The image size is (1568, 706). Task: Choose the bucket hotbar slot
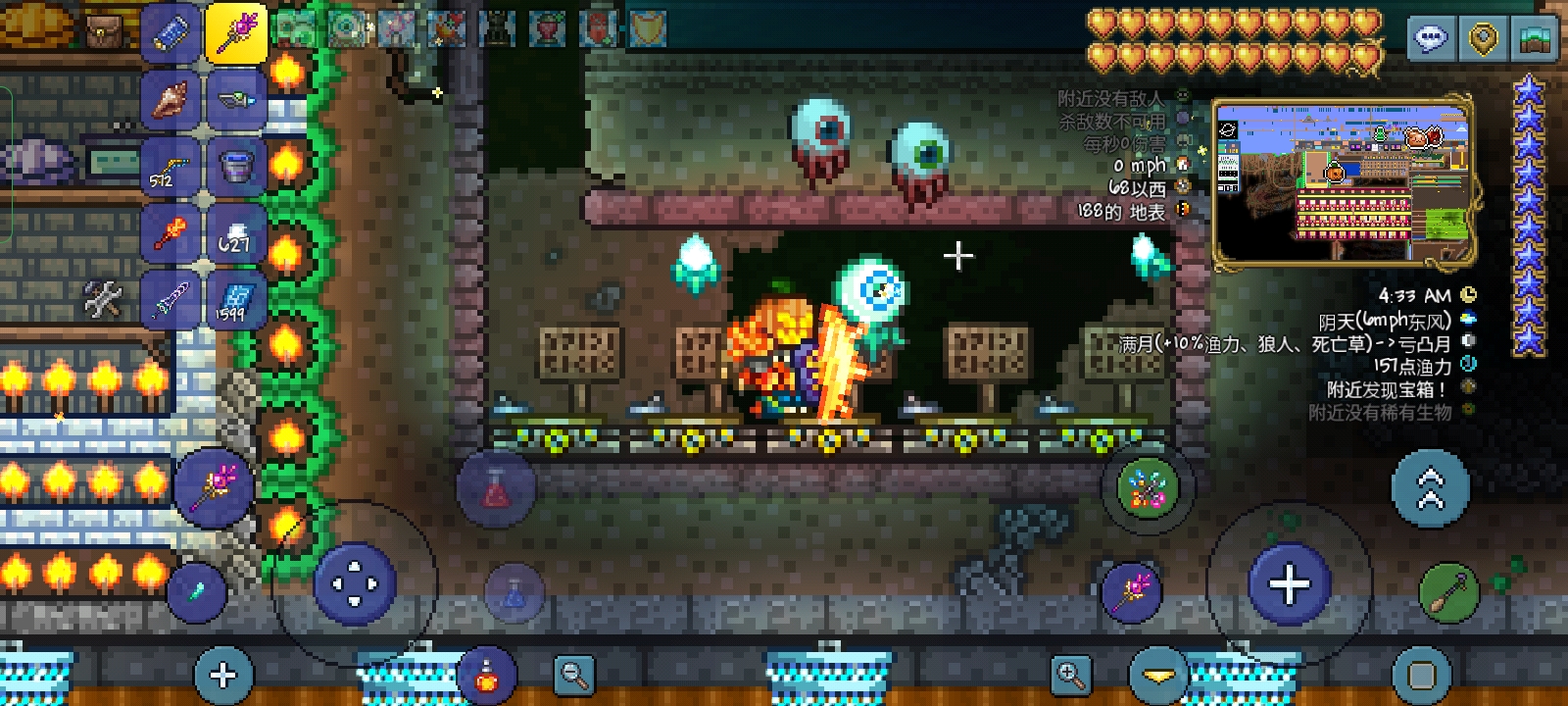236,165
